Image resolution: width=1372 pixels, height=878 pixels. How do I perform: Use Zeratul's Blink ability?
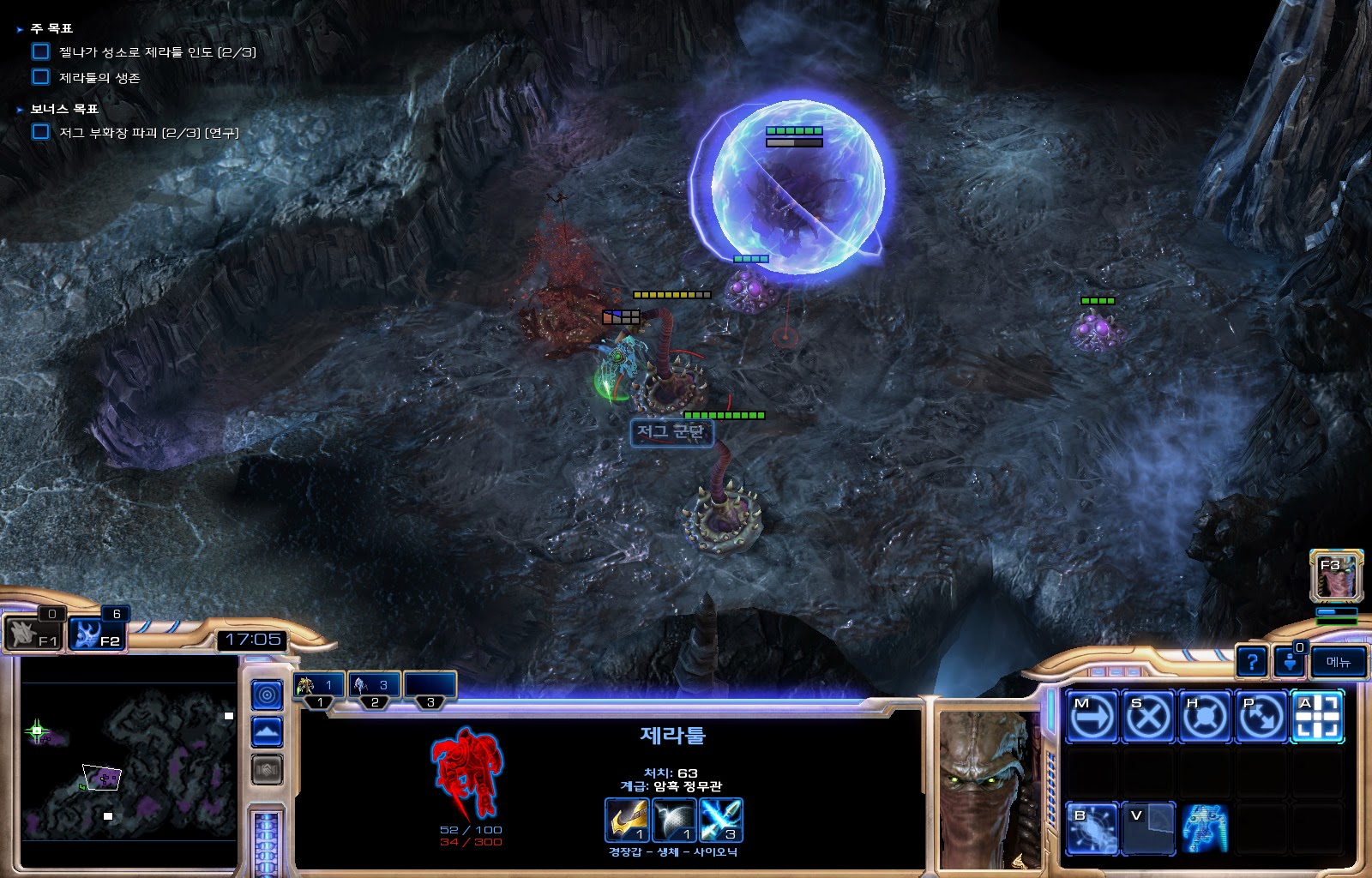click(x=1092, y=827)
